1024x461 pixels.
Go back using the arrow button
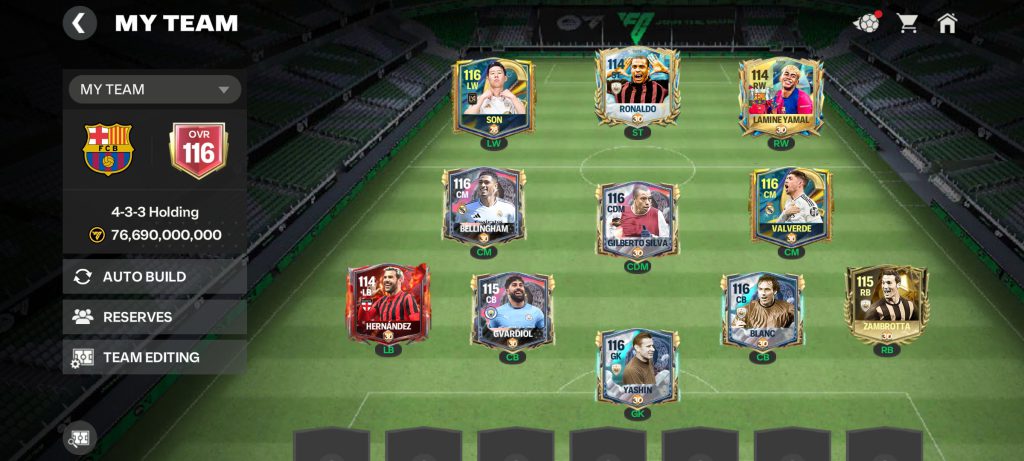80,22
